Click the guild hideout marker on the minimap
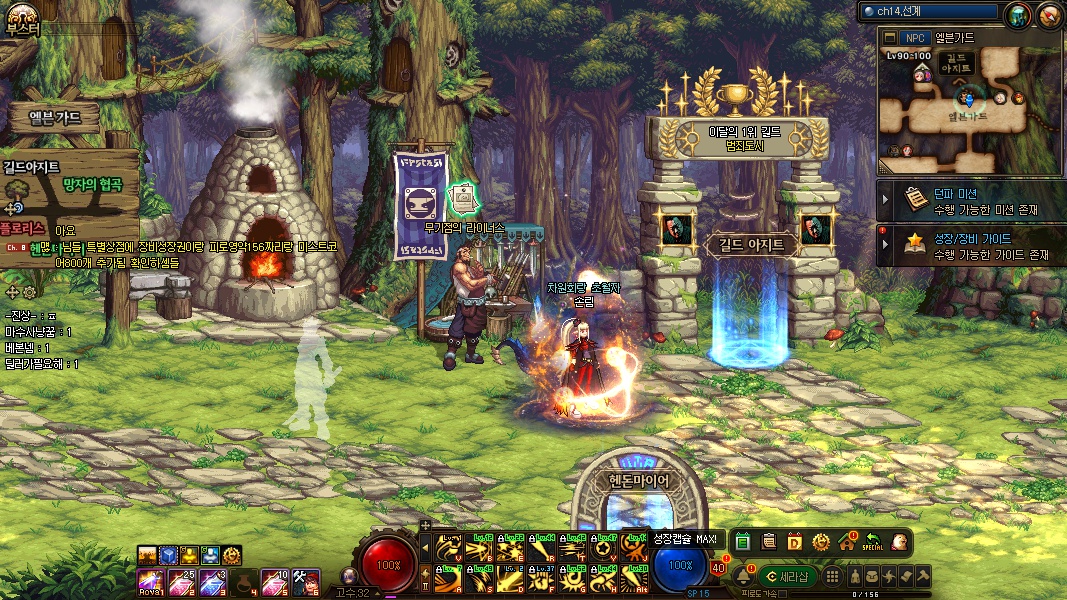 [961, 62]
